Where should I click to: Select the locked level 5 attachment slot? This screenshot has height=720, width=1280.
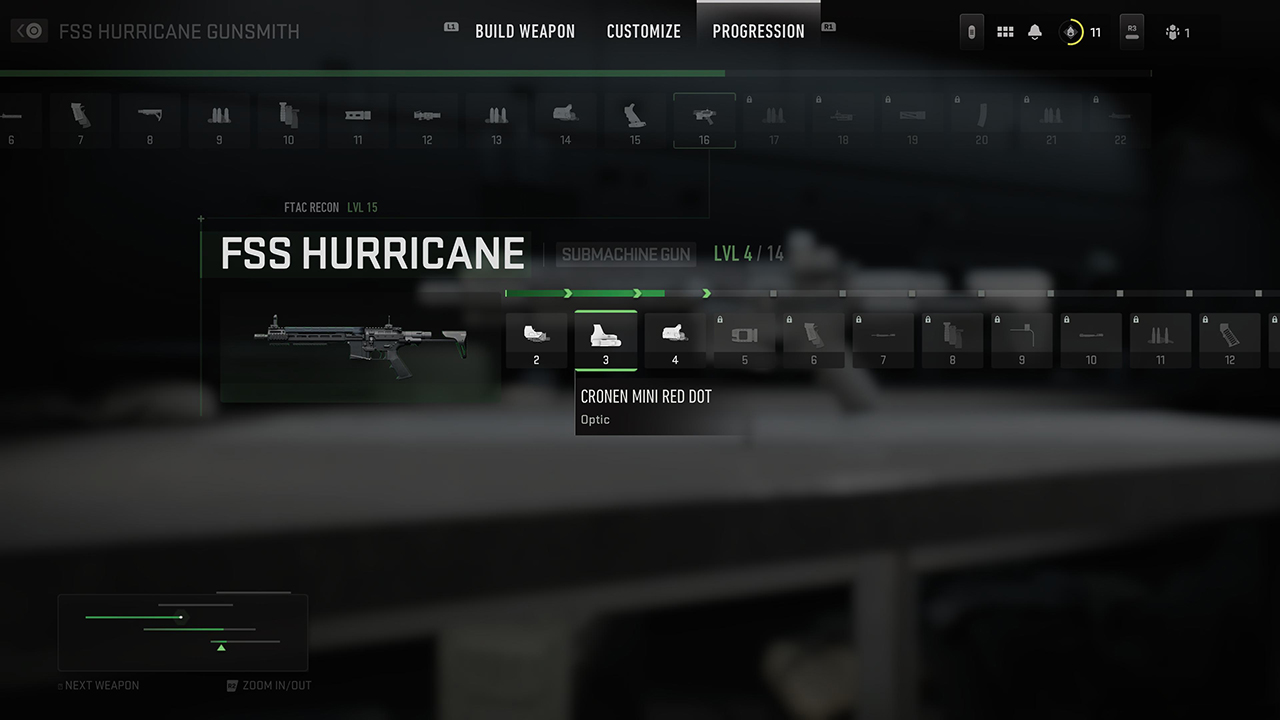click(745, 341)
